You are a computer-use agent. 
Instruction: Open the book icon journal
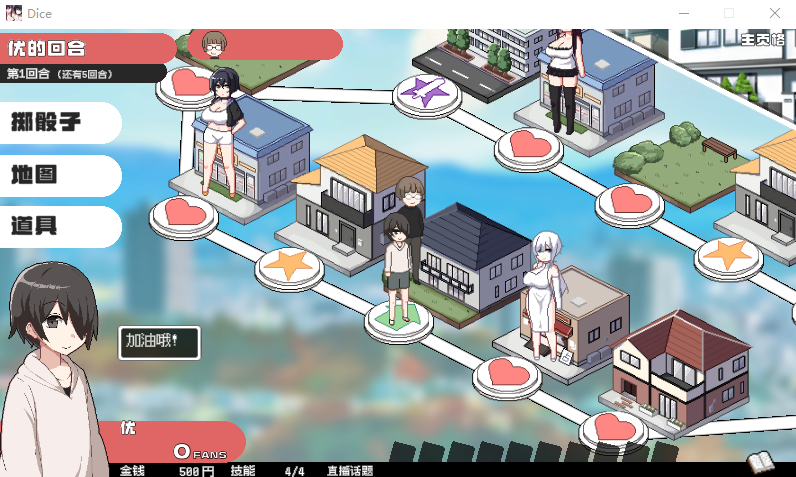coord(762,462)
